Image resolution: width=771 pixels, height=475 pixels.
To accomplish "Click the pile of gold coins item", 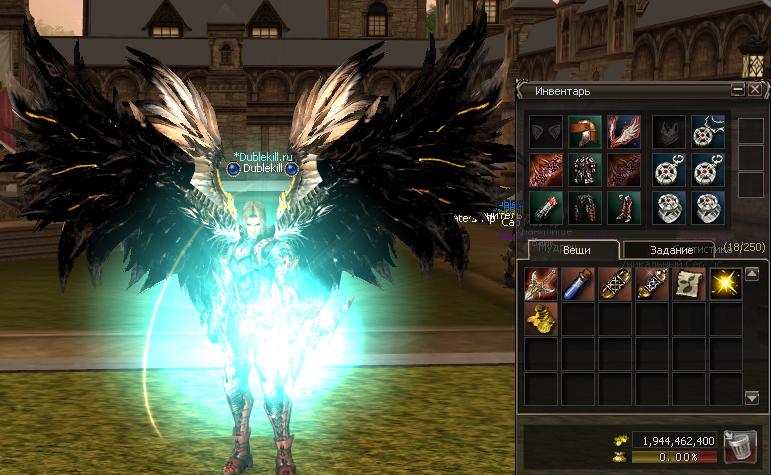I will 541,319.
